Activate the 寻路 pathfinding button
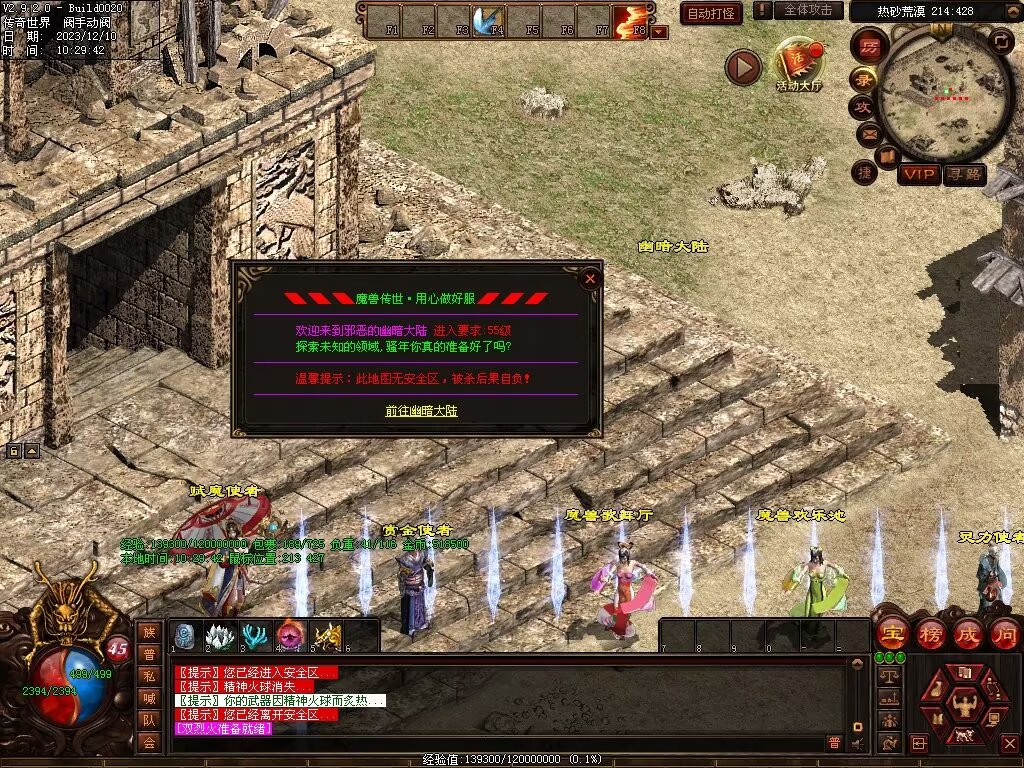1024x768 pixels. (965, 175)
